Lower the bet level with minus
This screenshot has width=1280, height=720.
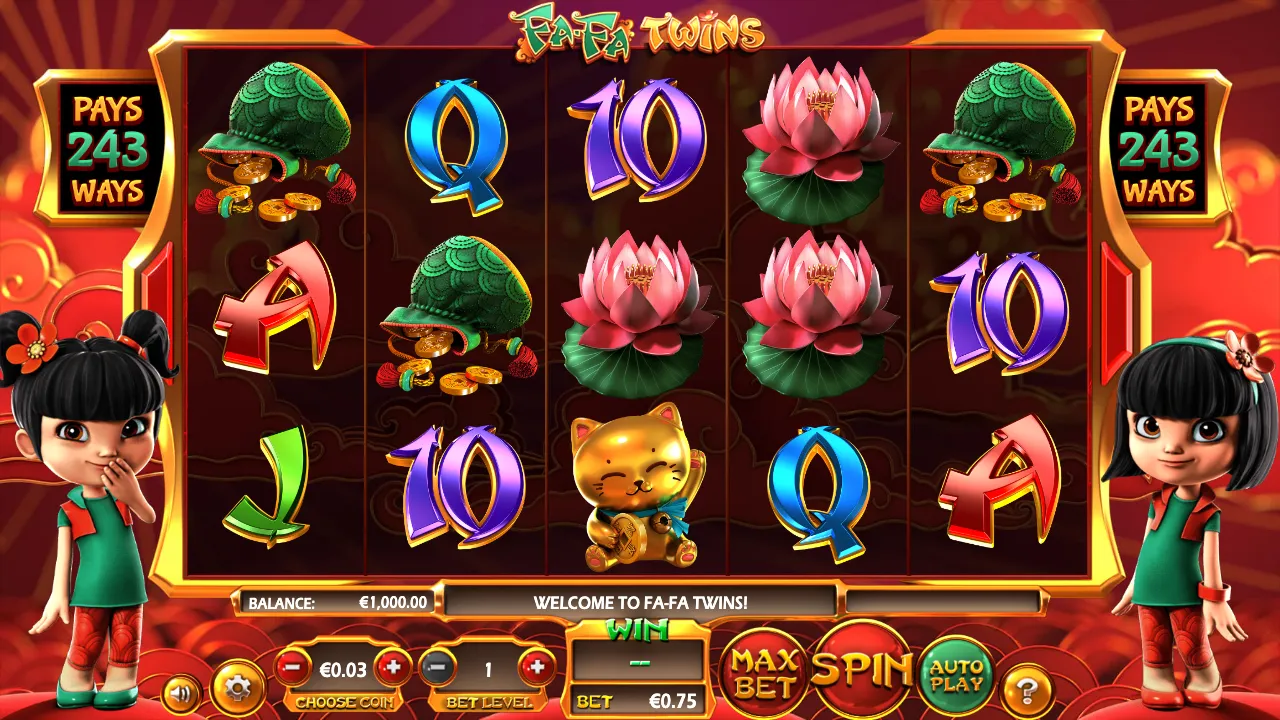click(x=438, y=667)
